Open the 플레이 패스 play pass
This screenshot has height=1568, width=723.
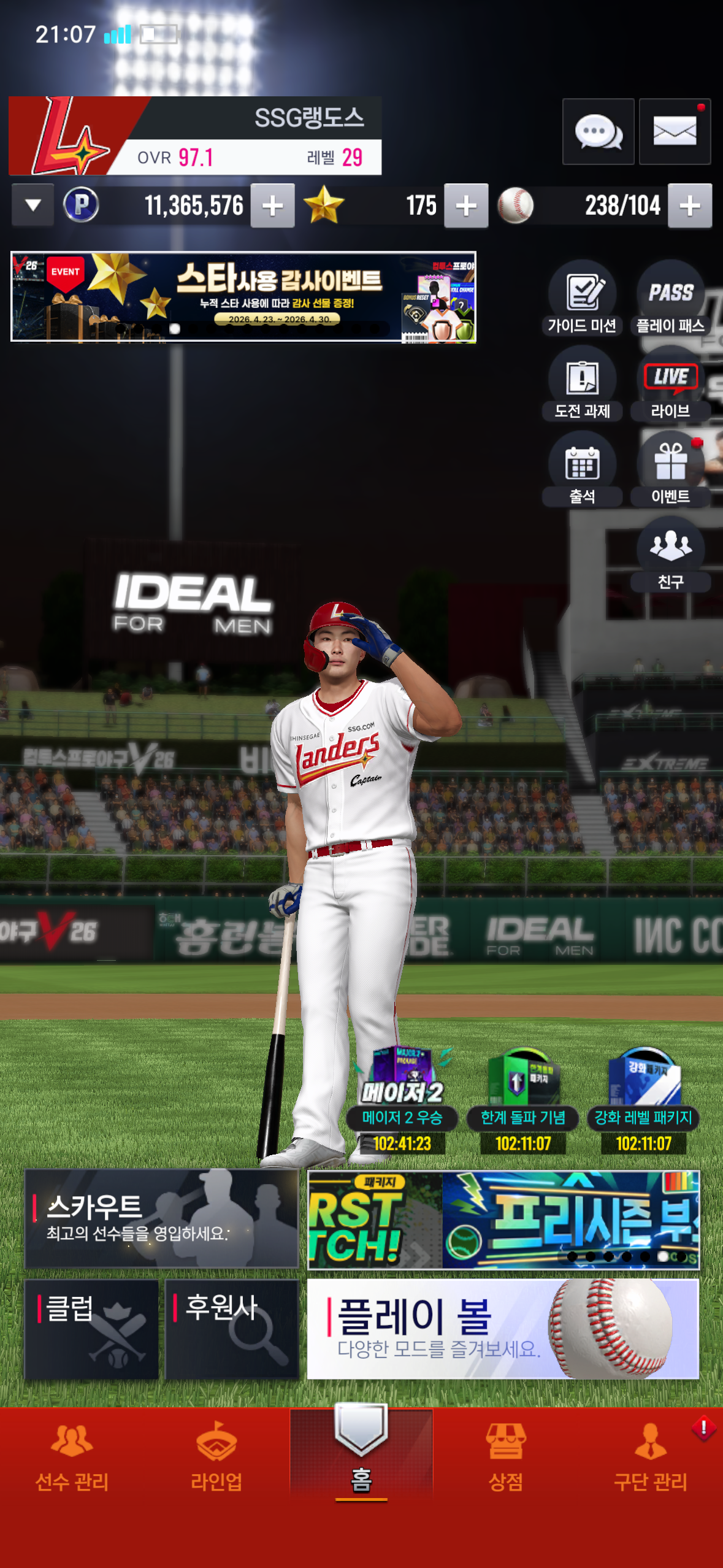click(670, 301)
